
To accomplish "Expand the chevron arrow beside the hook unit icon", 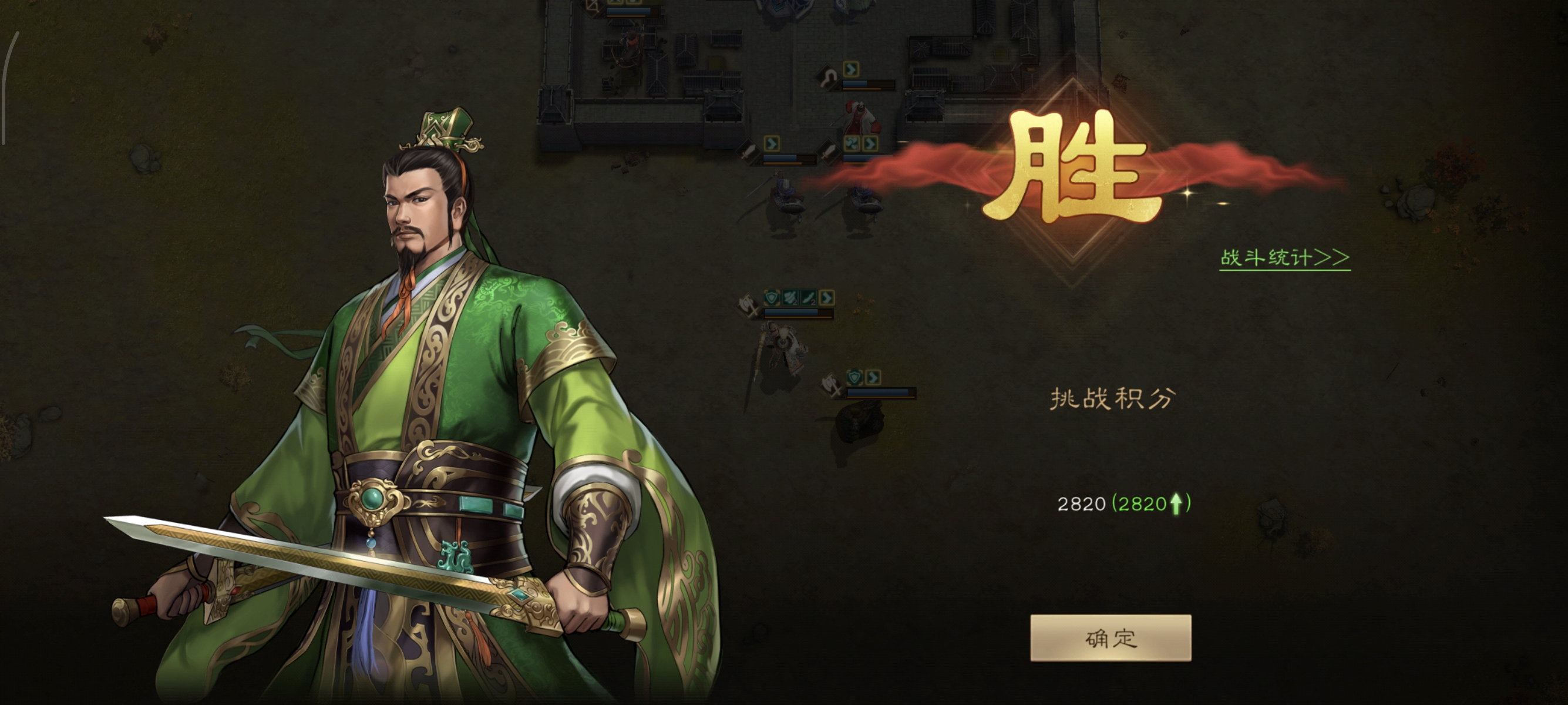I will click(851, 70).
